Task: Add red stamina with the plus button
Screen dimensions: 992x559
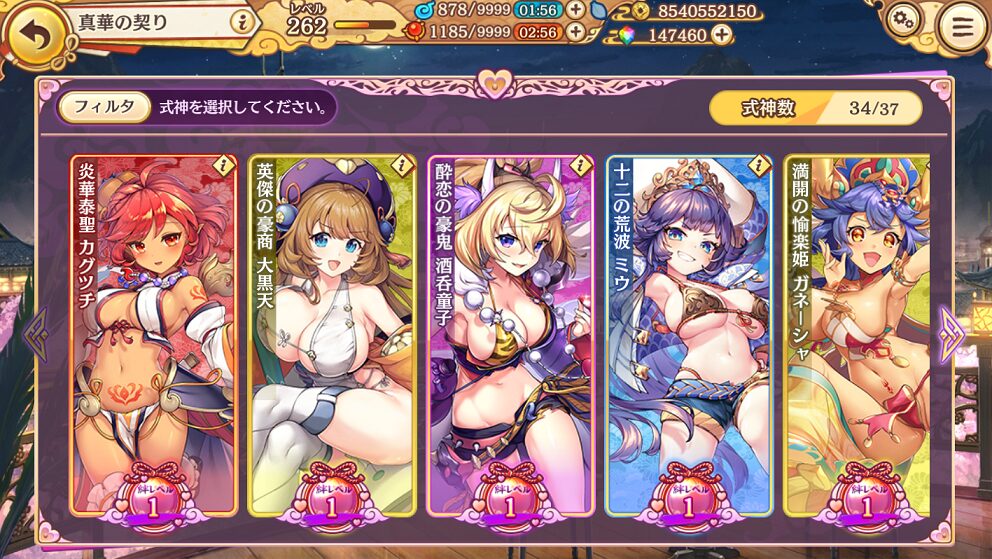Action: tap(576, 31)
